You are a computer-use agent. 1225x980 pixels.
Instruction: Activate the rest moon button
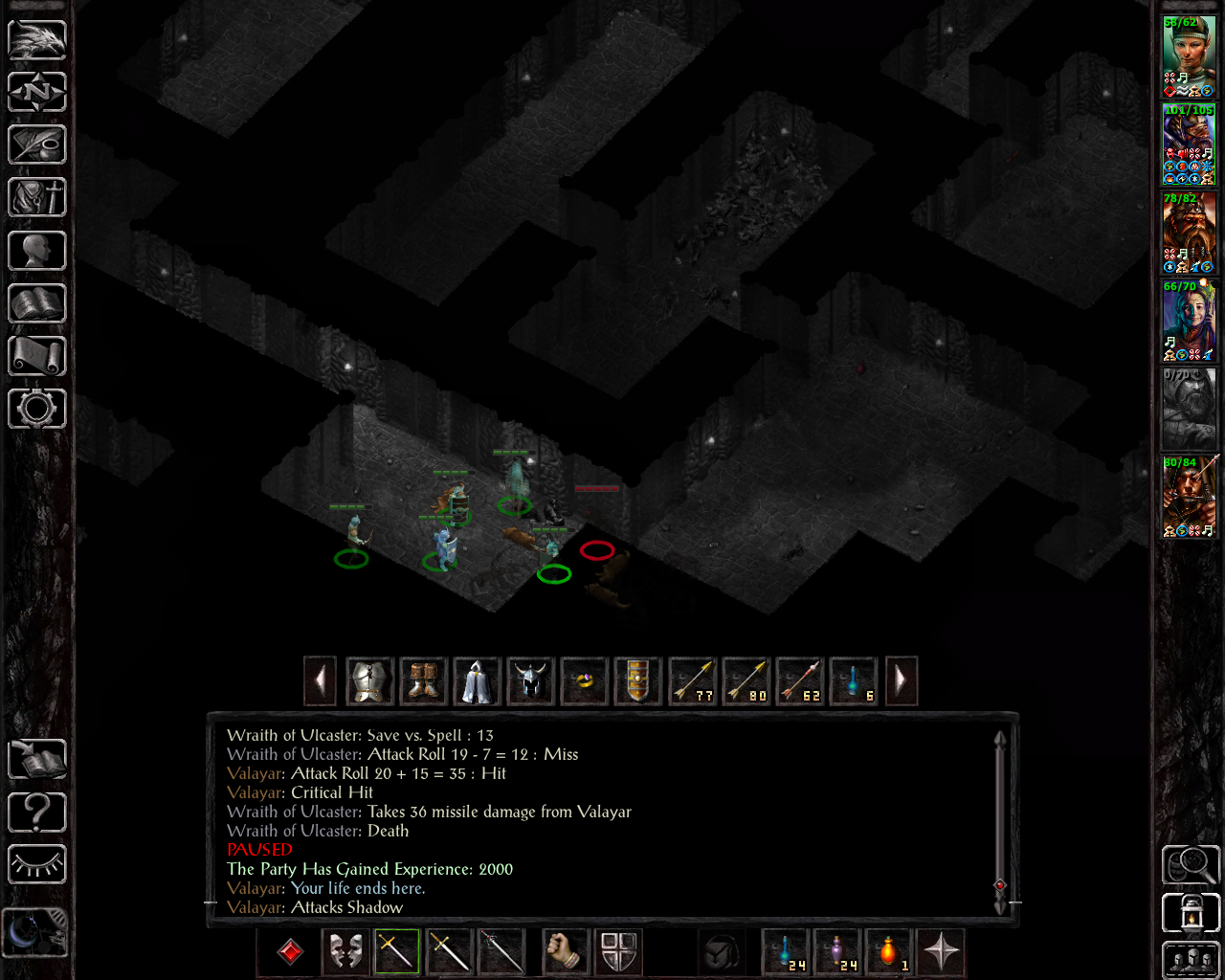point(35,931)
